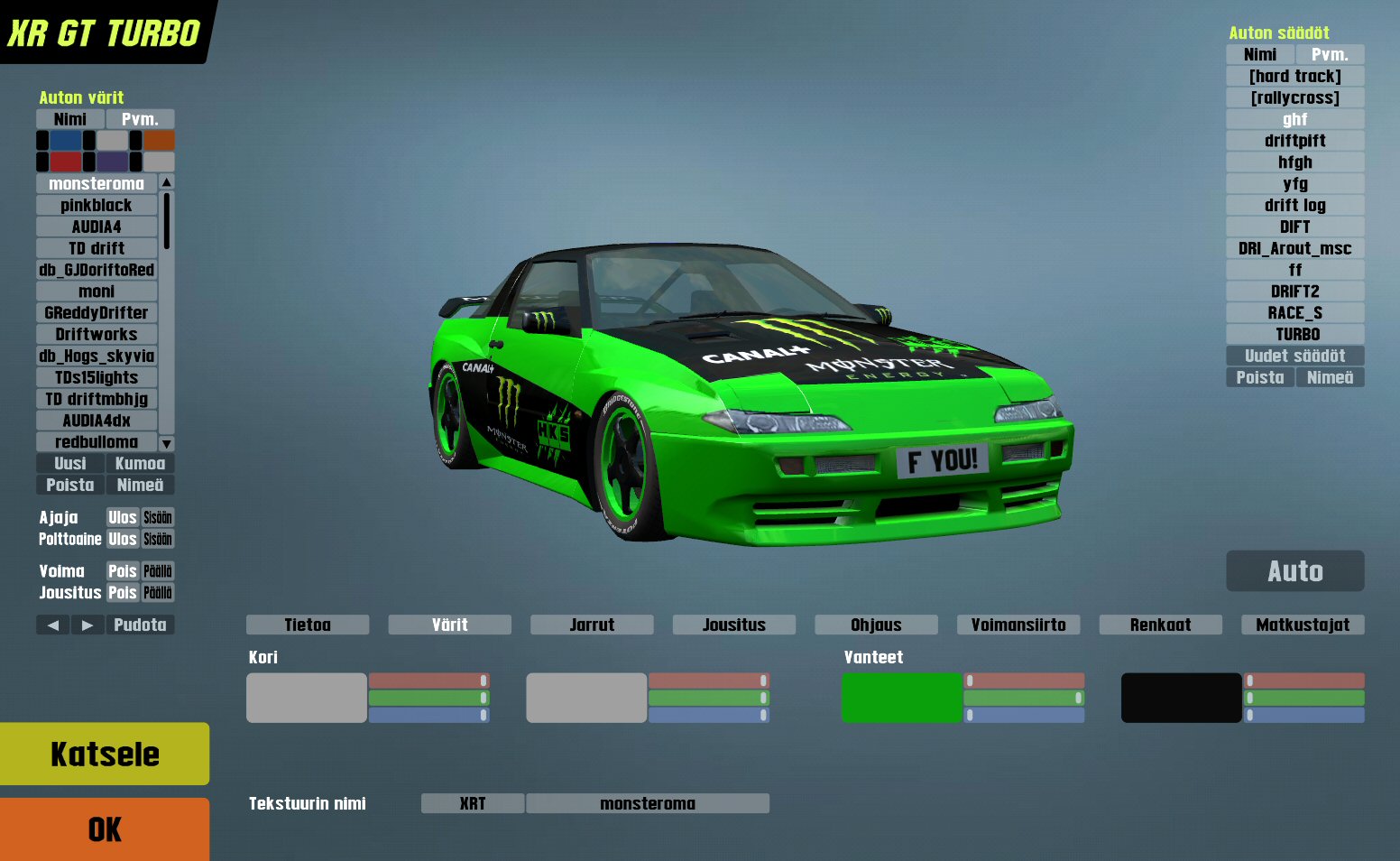Choose the Driftworks car skin

pos(97,335)
